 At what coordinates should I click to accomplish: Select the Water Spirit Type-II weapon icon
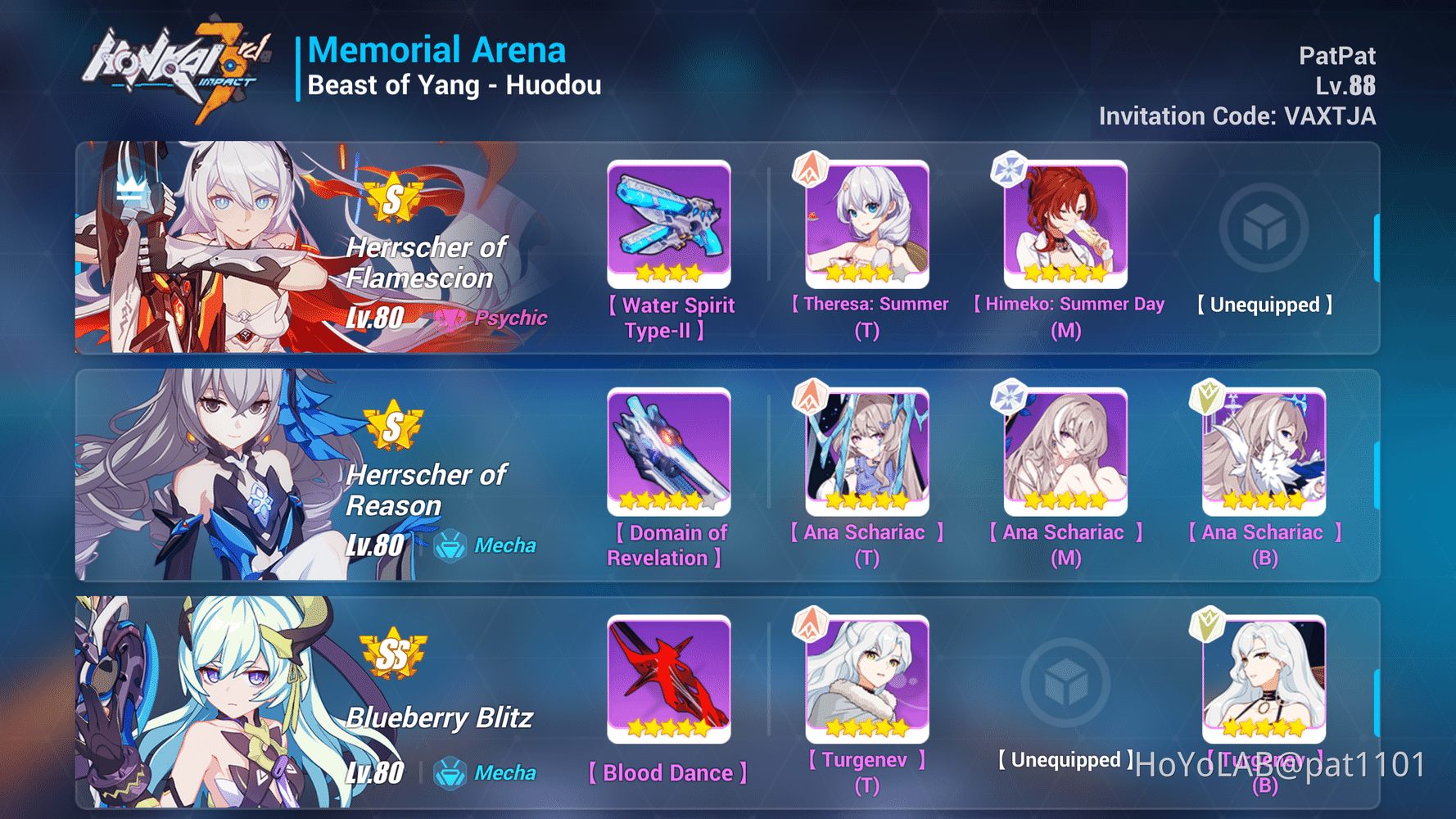[669, 221]
